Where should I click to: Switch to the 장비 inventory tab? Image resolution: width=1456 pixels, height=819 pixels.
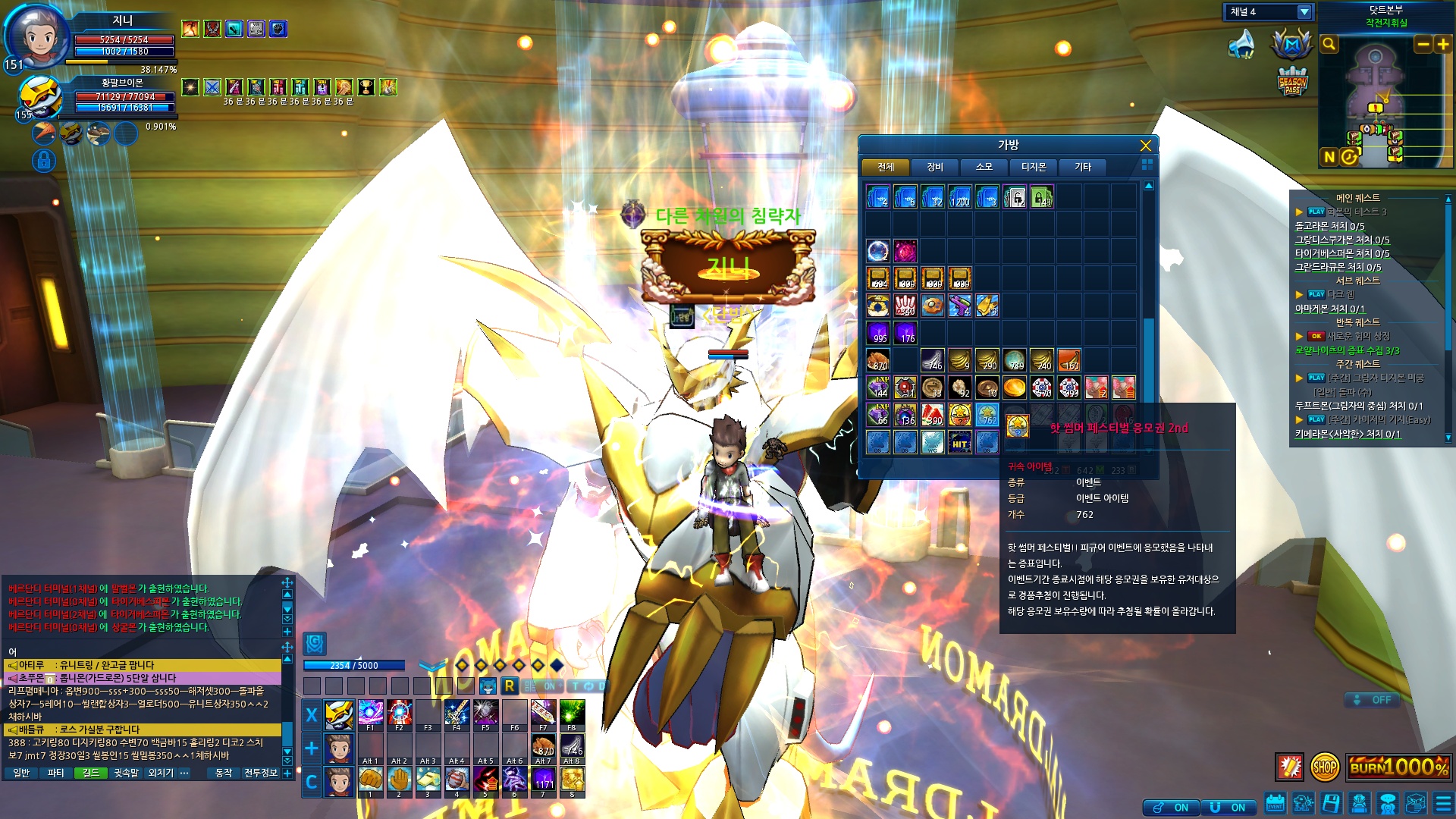(935, 167)
